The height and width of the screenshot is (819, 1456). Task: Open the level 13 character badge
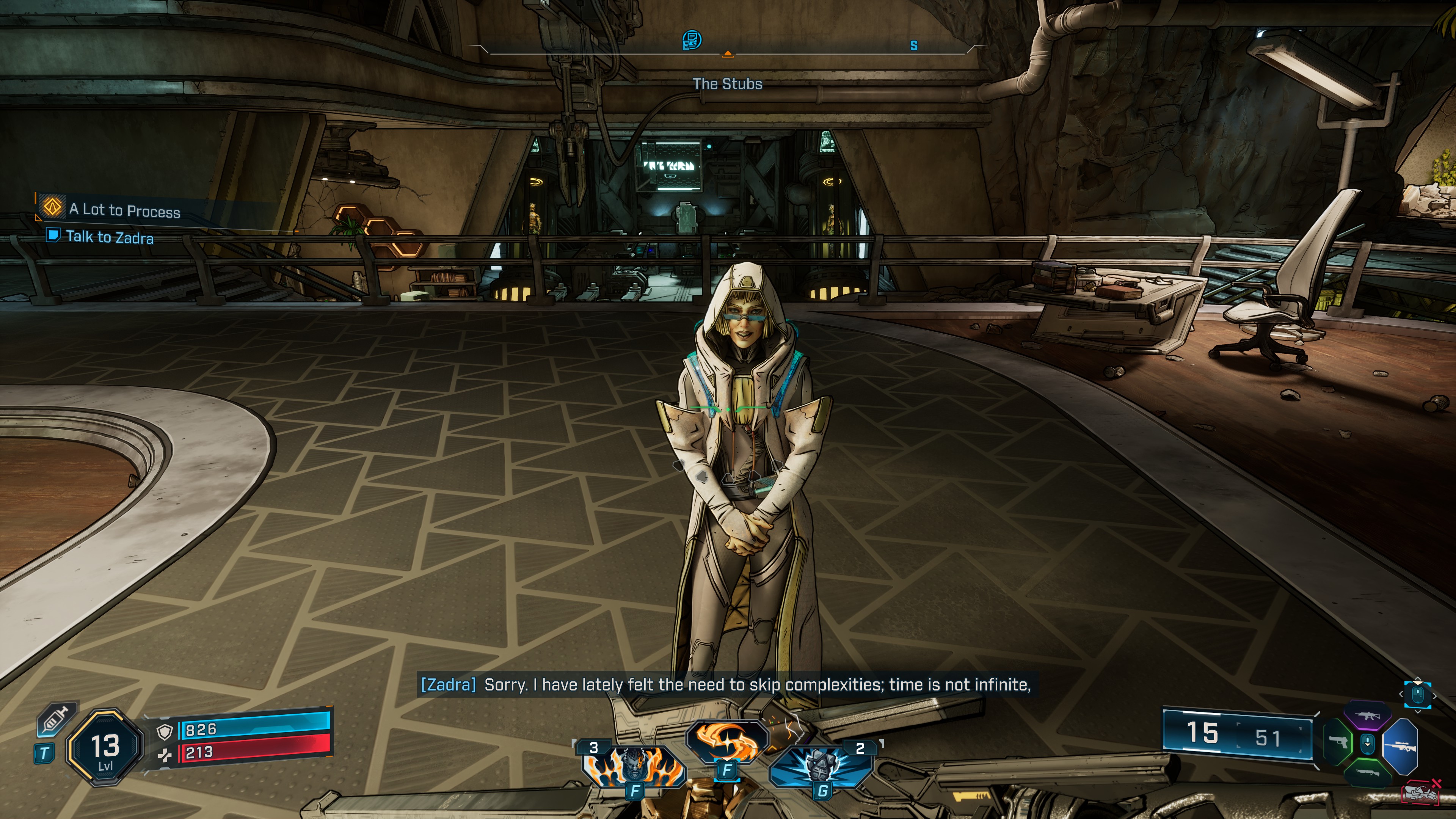105,747
